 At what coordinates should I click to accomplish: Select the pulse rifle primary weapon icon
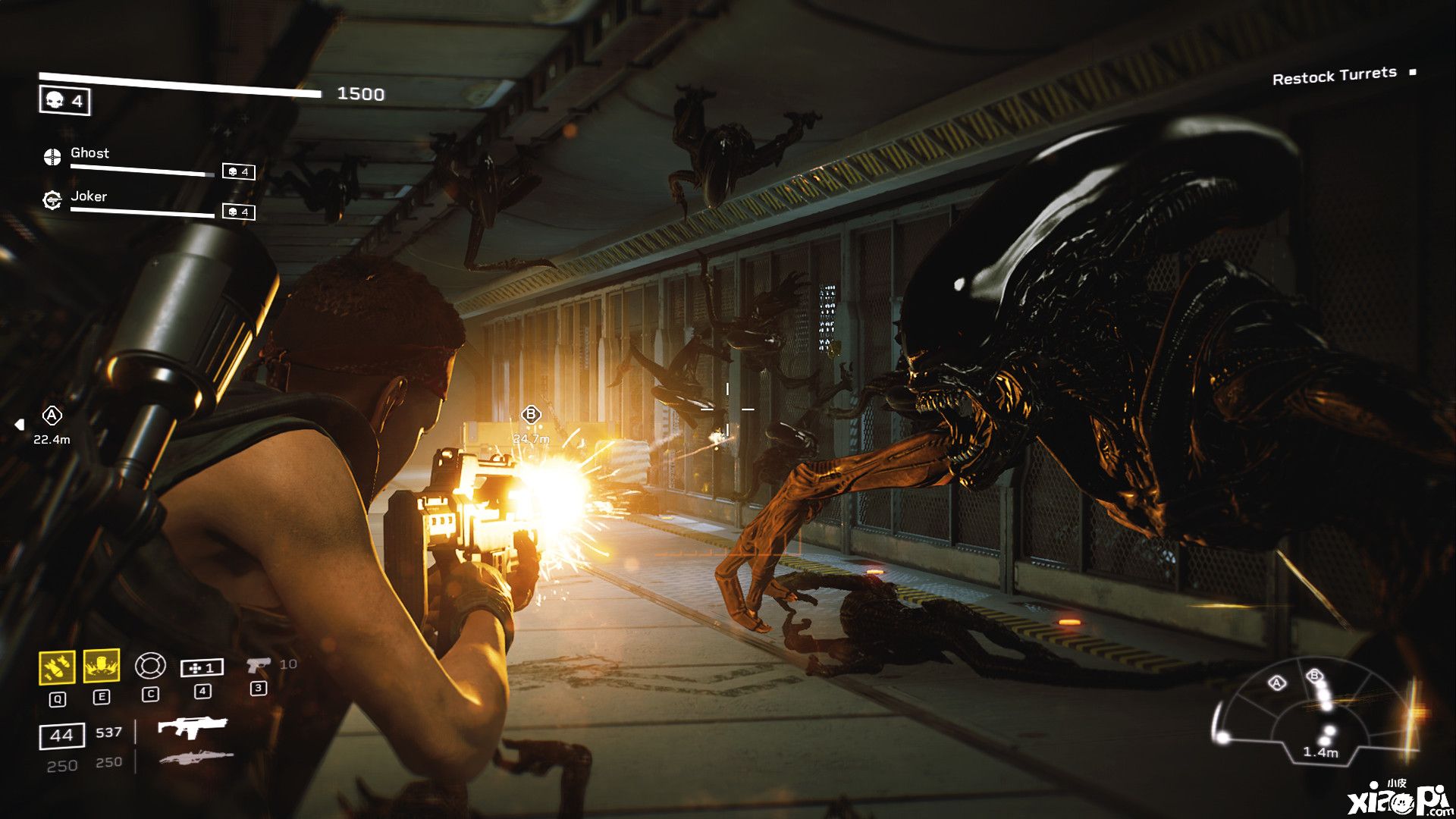(192, 728)
